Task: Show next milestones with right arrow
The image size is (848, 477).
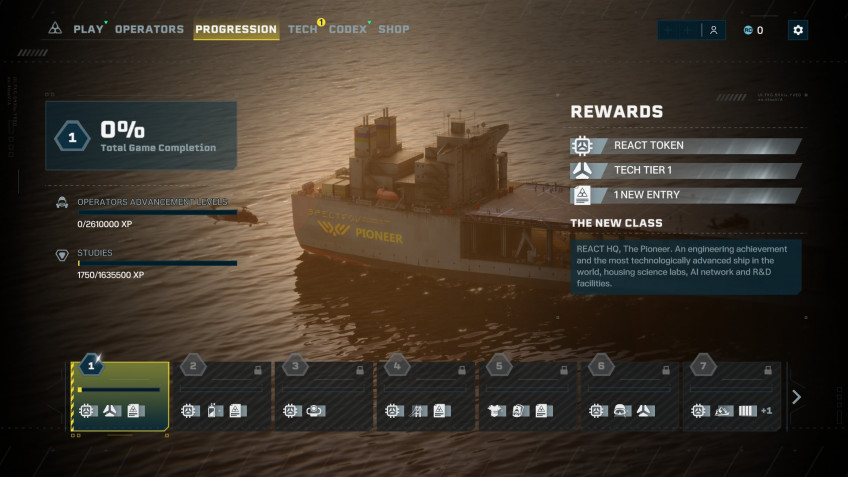Action: click(x=796, y=397)
